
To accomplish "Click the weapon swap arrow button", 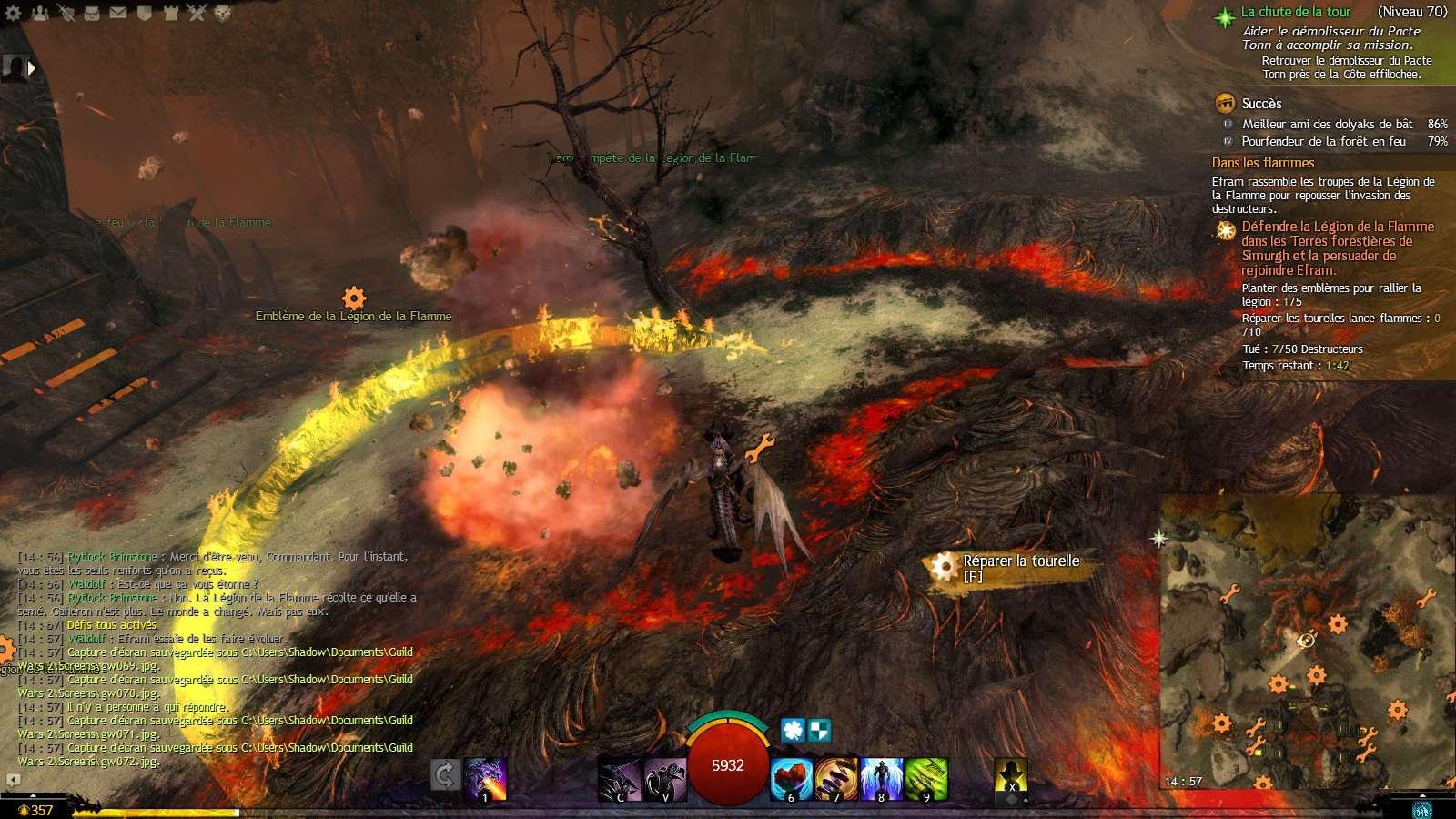I will [x=445, y=775].
